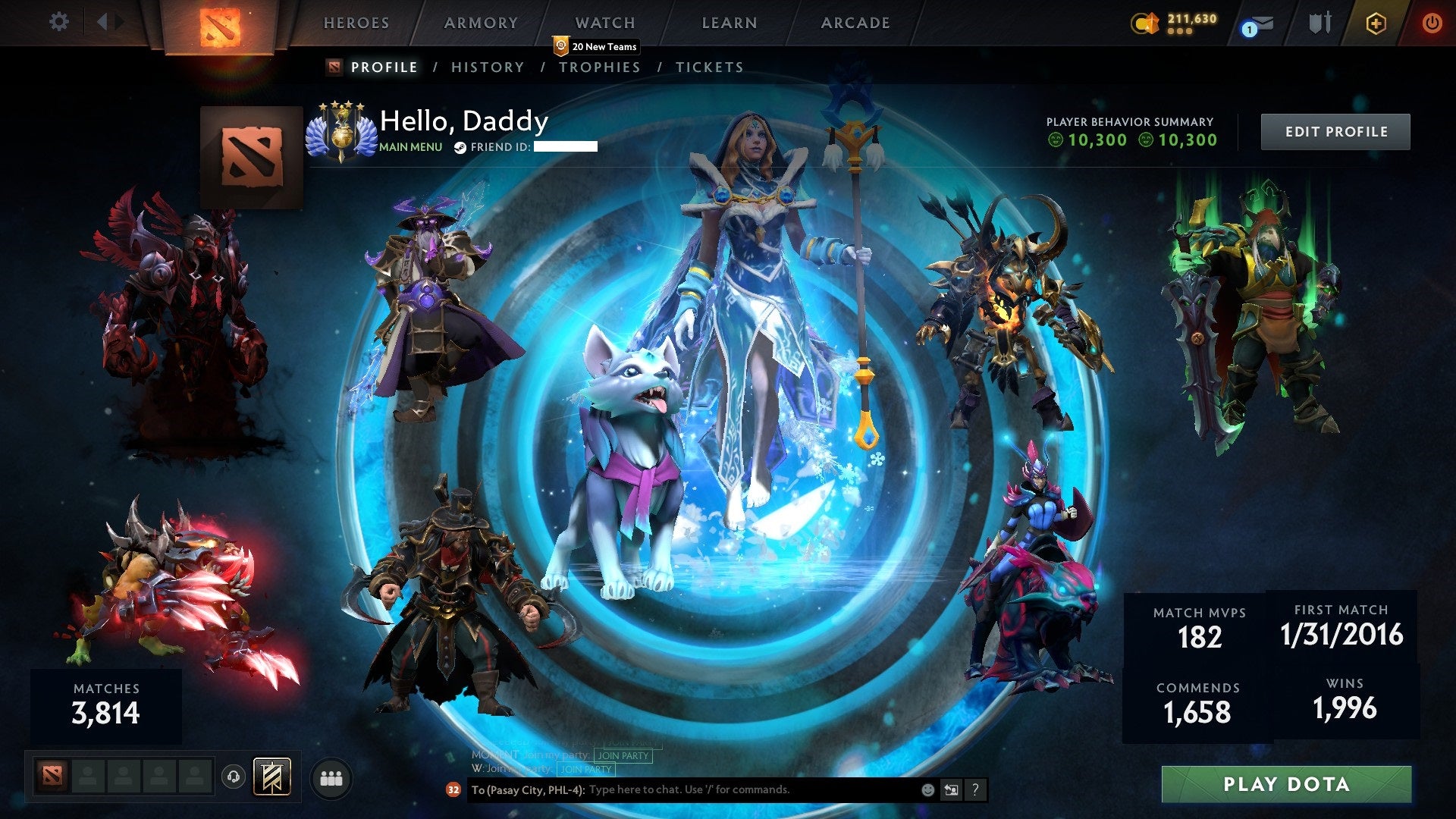Open the Armory shields icon
Viewport: 1456px width, 819px height.
[x=1319, y=23]
